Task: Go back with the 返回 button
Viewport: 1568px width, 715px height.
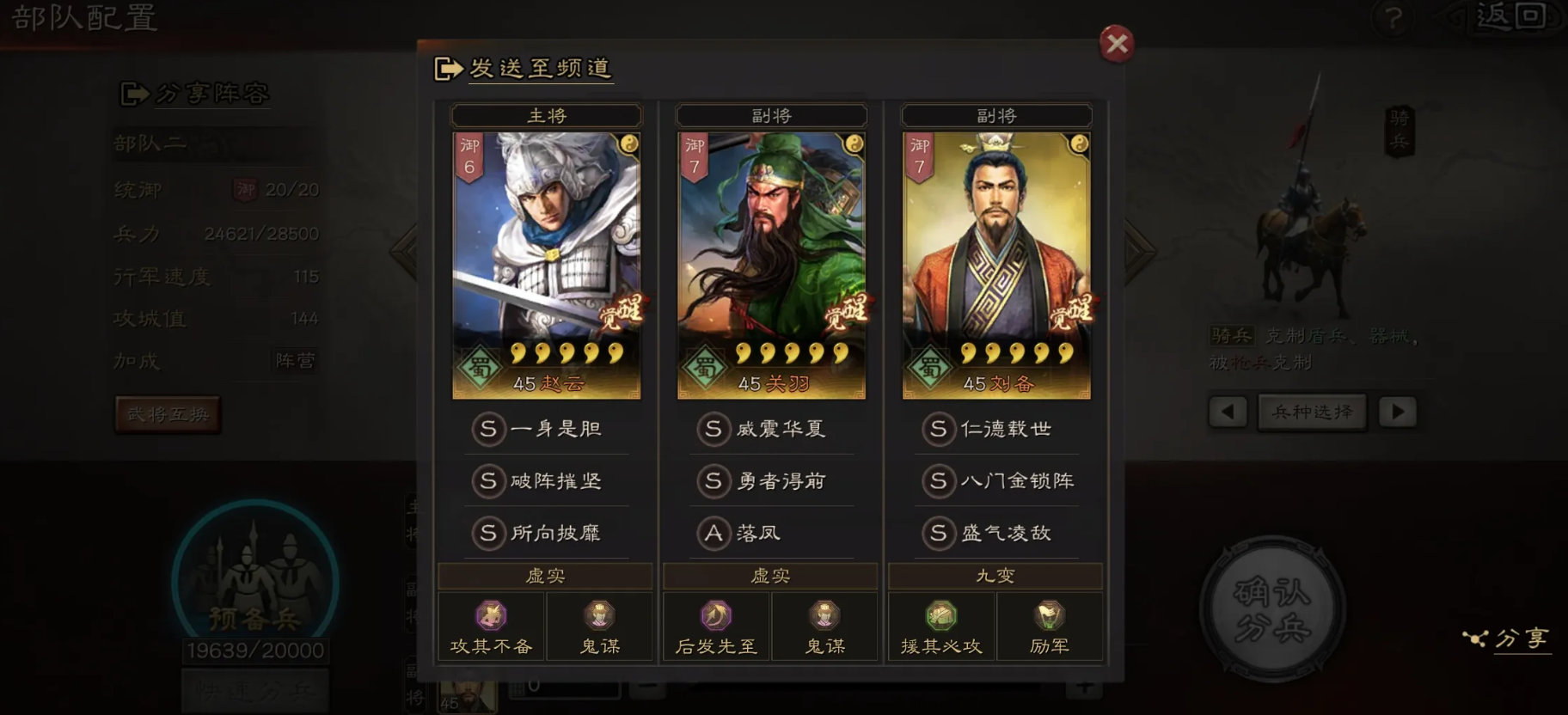Action: tap(1510, 16)
